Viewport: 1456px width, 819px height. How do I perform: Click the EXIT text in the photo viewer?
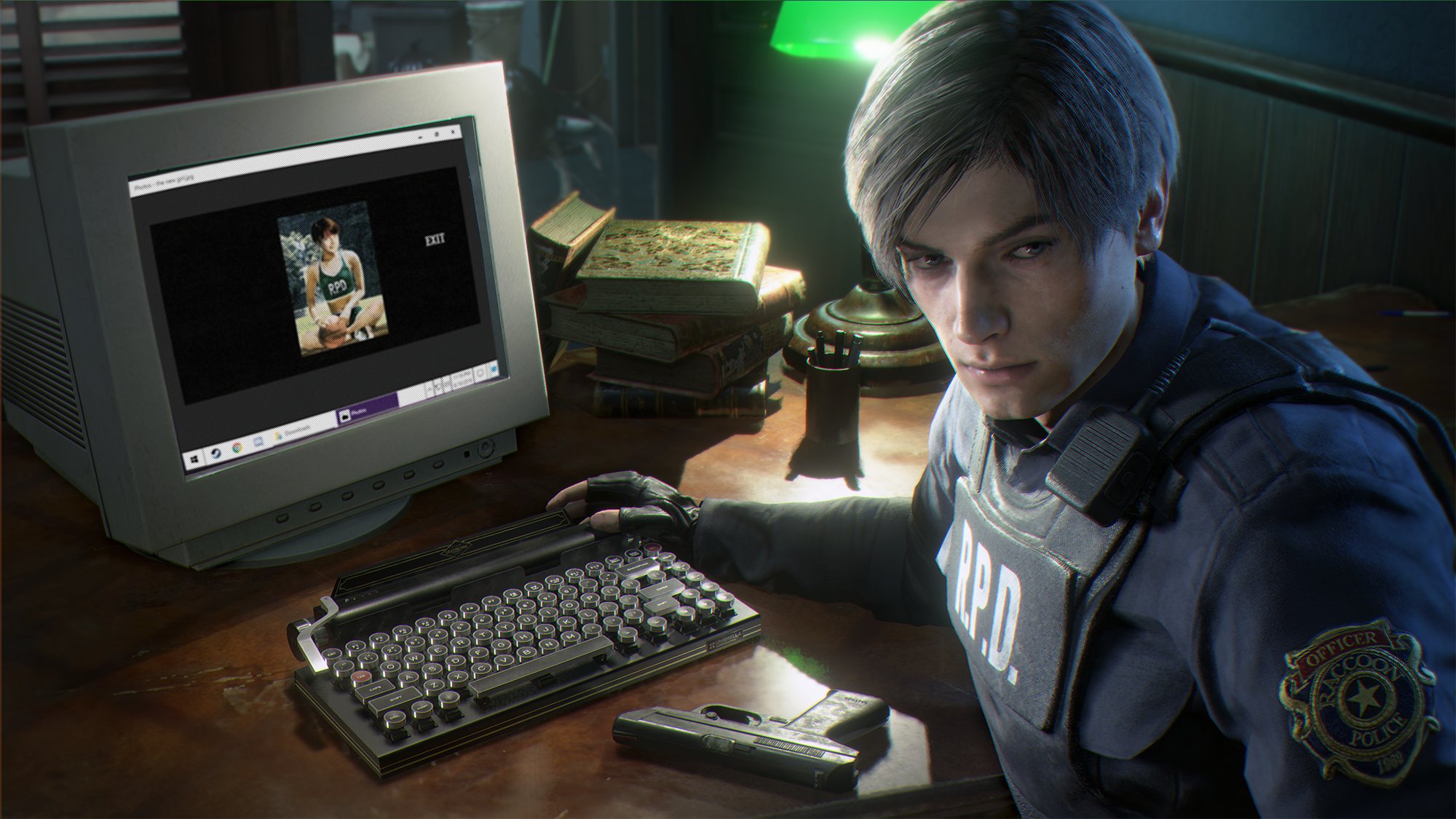(435, 240)
